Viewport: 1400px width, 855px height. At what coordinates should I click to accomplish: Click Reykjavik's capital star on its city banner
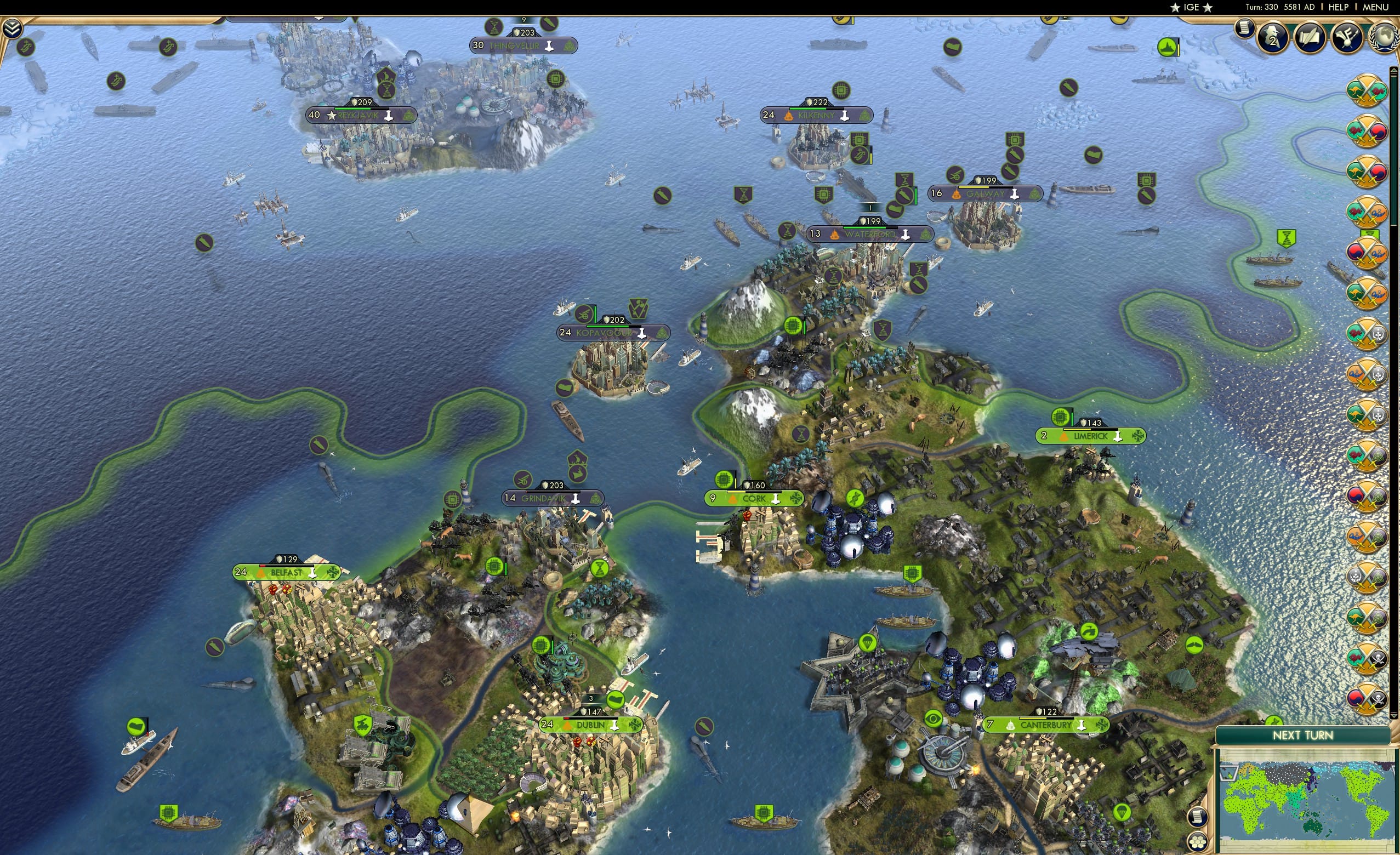(x=331, y=116)
